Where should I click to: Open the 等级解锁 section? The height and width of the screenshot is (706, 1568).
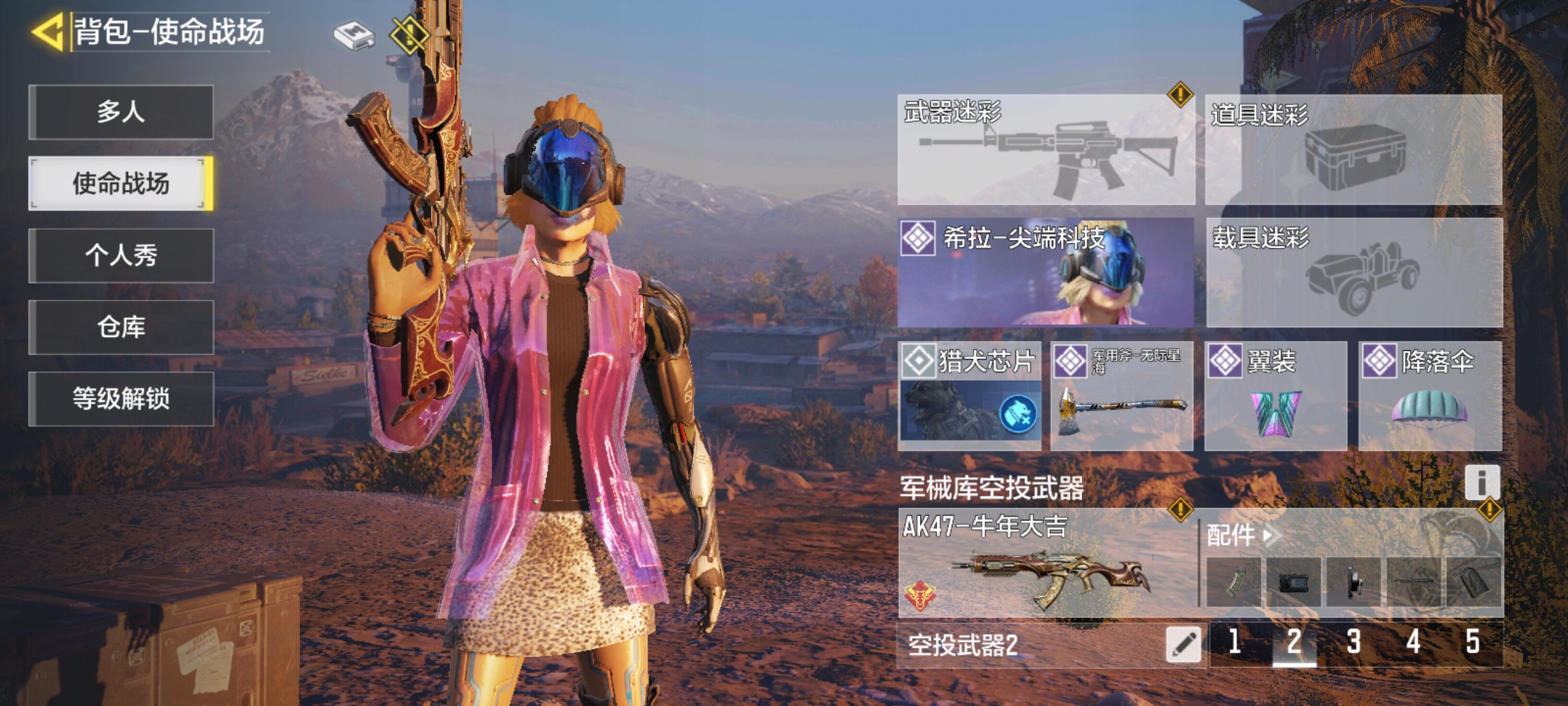[123, 401]
